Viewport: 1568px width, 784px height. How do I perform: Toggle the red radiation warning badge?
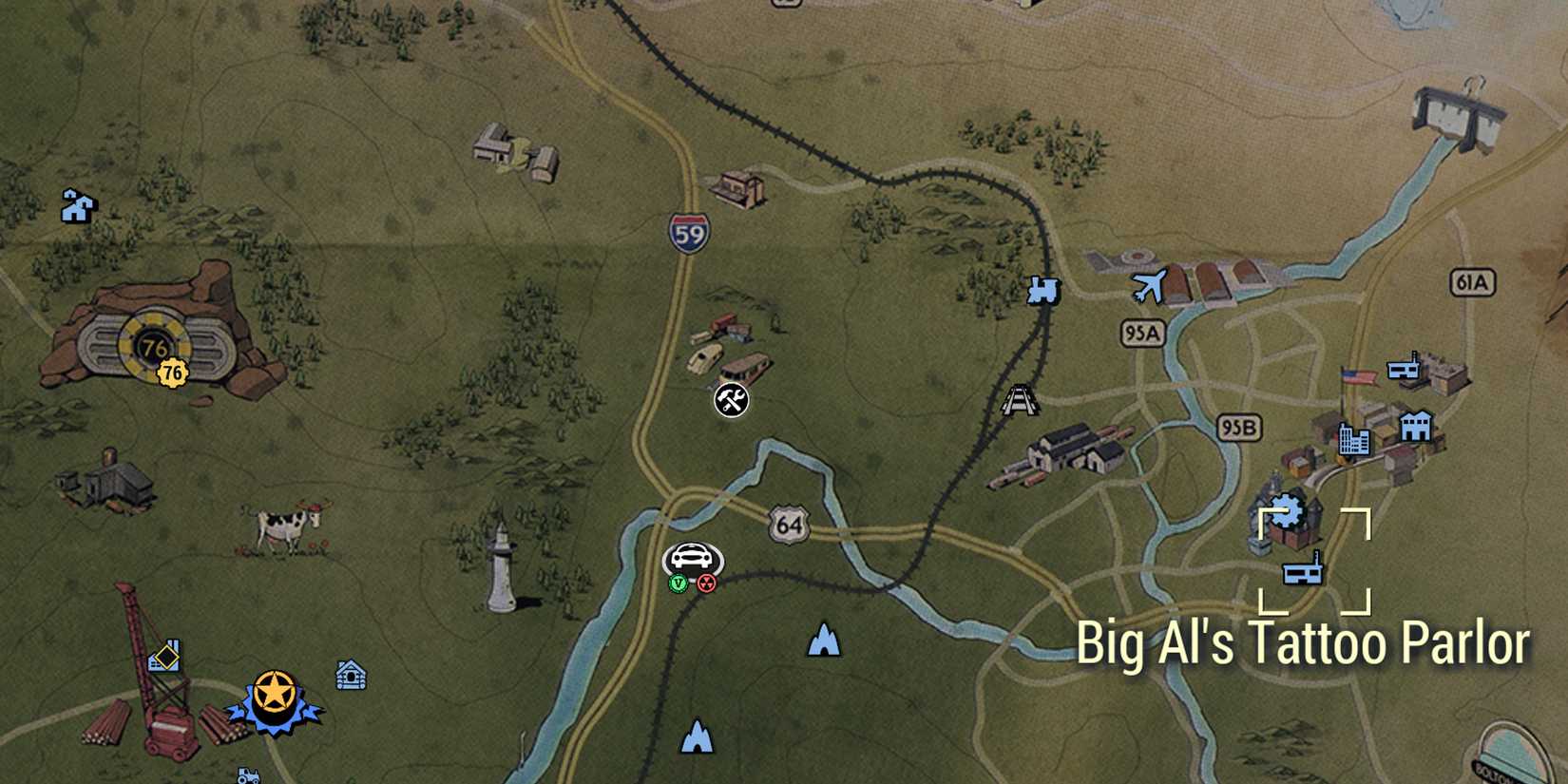(707, 581)
